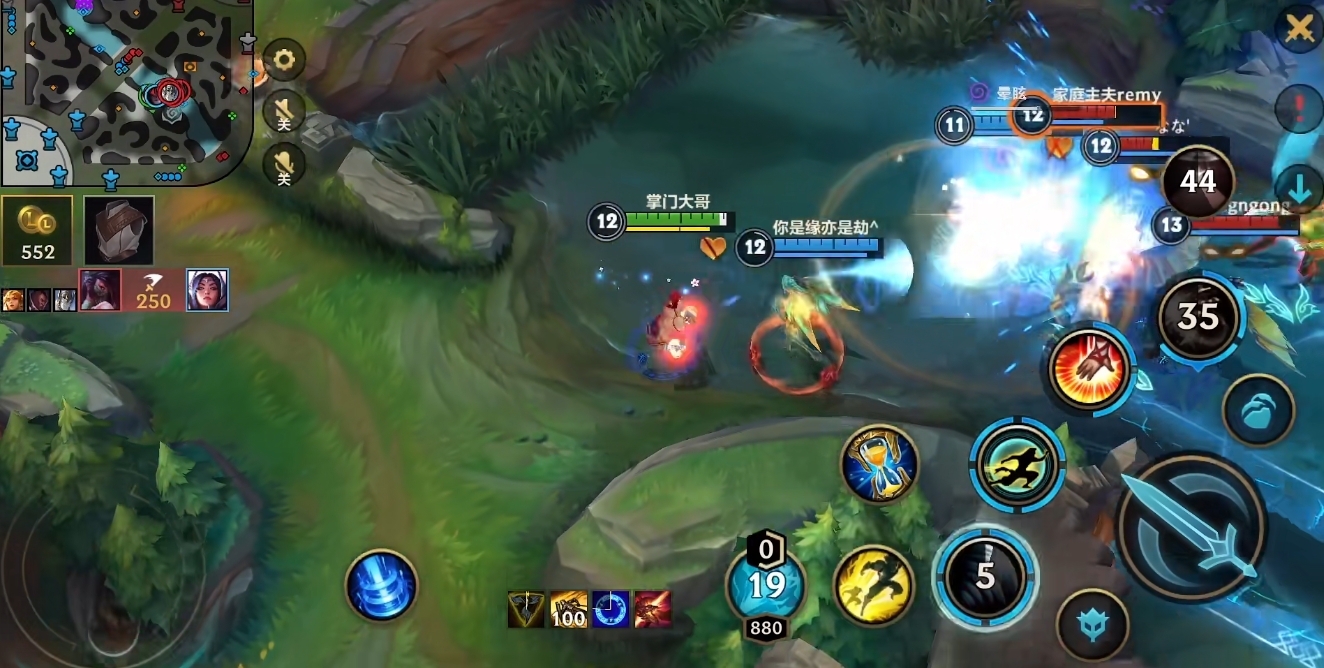Open the settings gear menu
The image size is (1324, 668).
(284, 61)
